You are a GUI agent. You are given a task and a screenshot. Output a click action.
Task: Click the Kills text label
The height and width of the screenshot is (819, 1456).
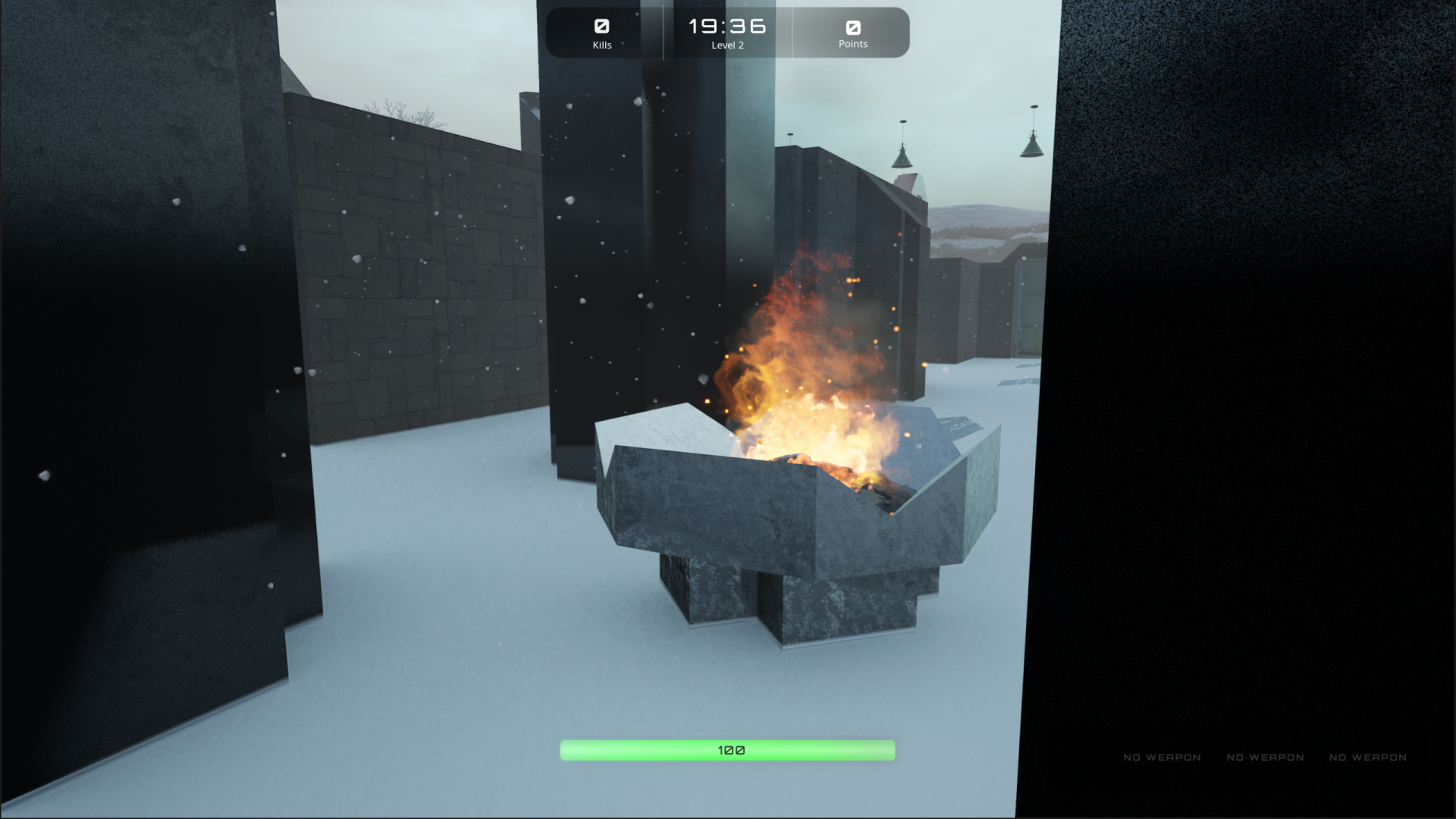[x=601, y=45]
